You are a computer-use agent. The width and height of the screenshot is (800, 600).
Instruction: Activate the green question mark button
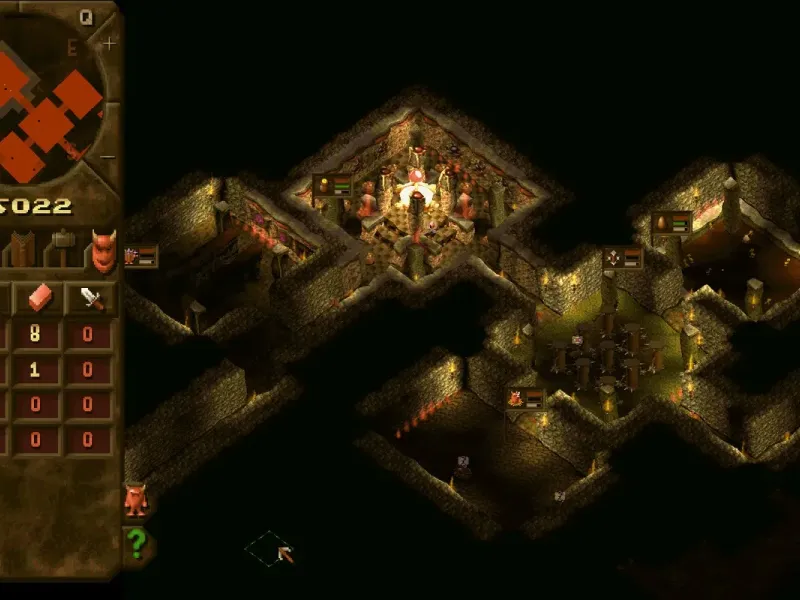point(136,545)
